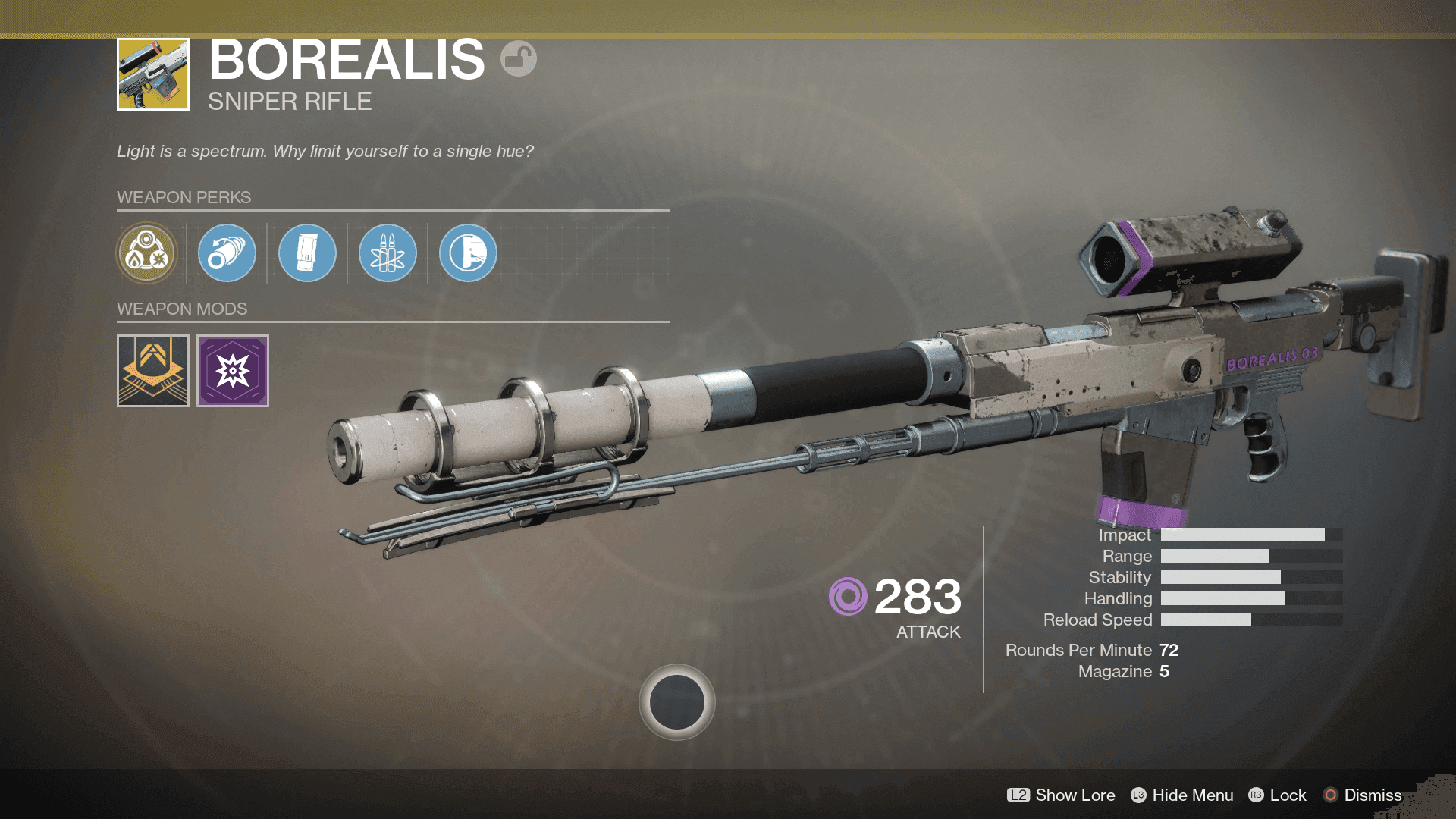
Task: Dismiss the weapon inspection screen
Action: pyautogui.click(x=1363, y=795)
